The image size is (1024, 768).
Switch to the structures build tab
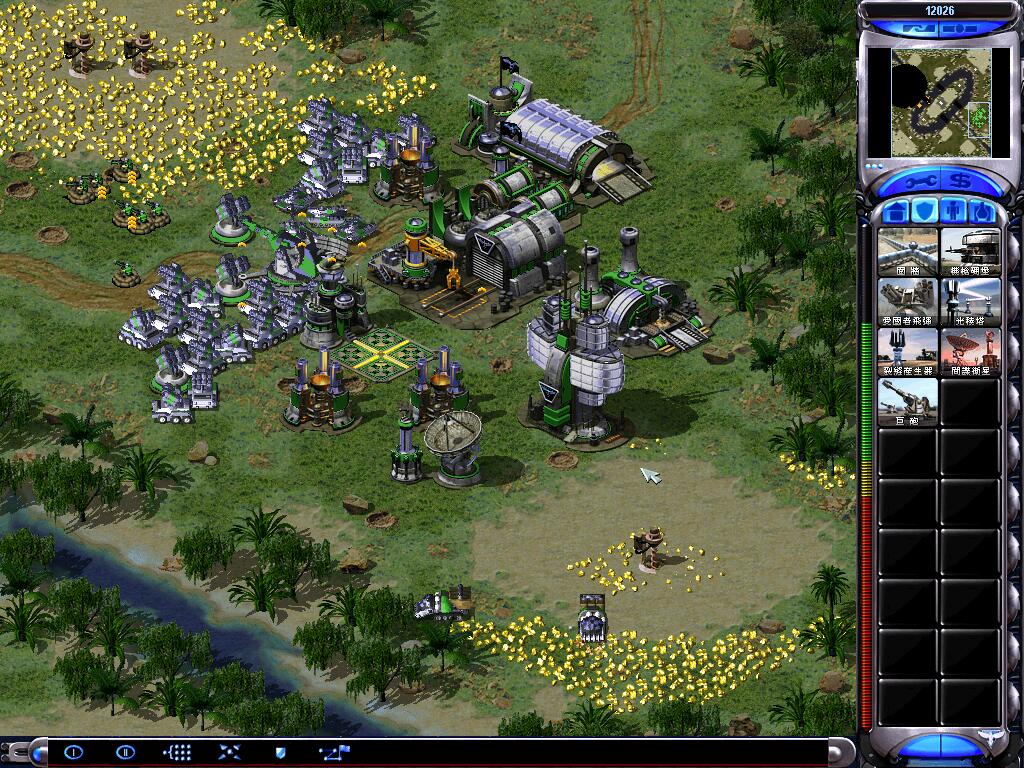coord(897,211)
